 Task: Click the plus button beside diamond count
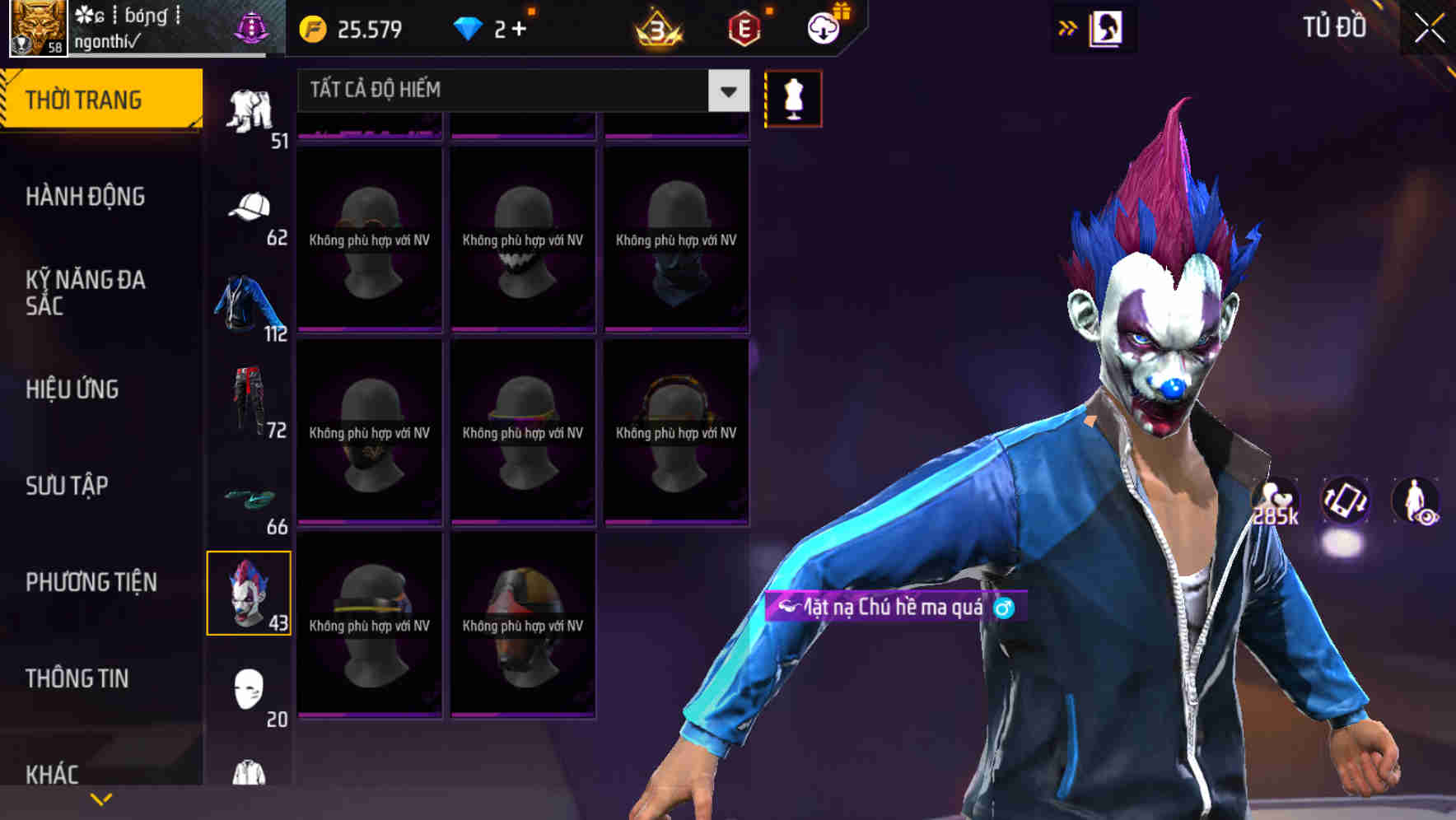tap(518, 29)
